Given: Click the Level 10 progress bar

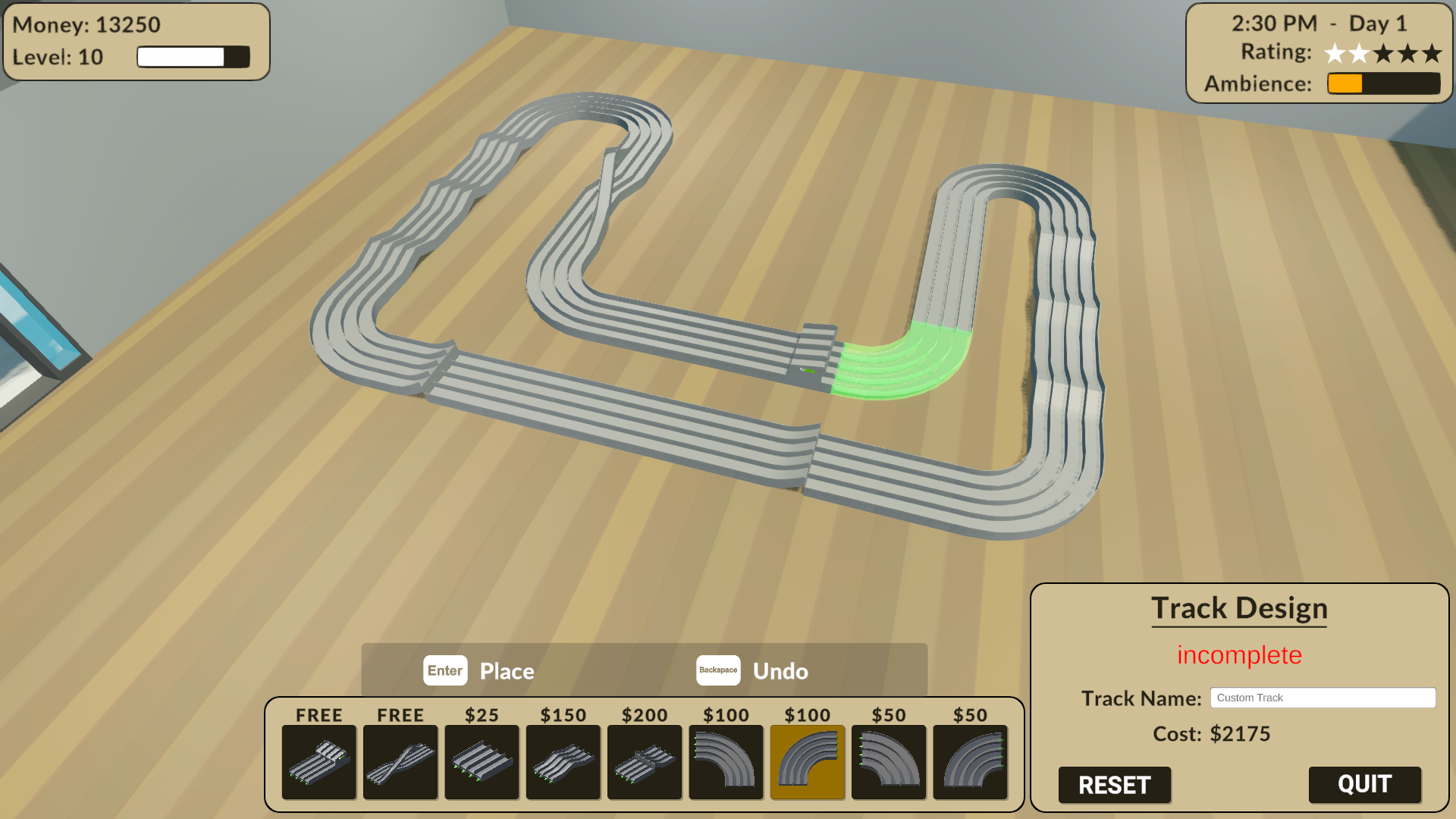Looking at the screenshot, I should pyautogui.click(x=194, y=55).
